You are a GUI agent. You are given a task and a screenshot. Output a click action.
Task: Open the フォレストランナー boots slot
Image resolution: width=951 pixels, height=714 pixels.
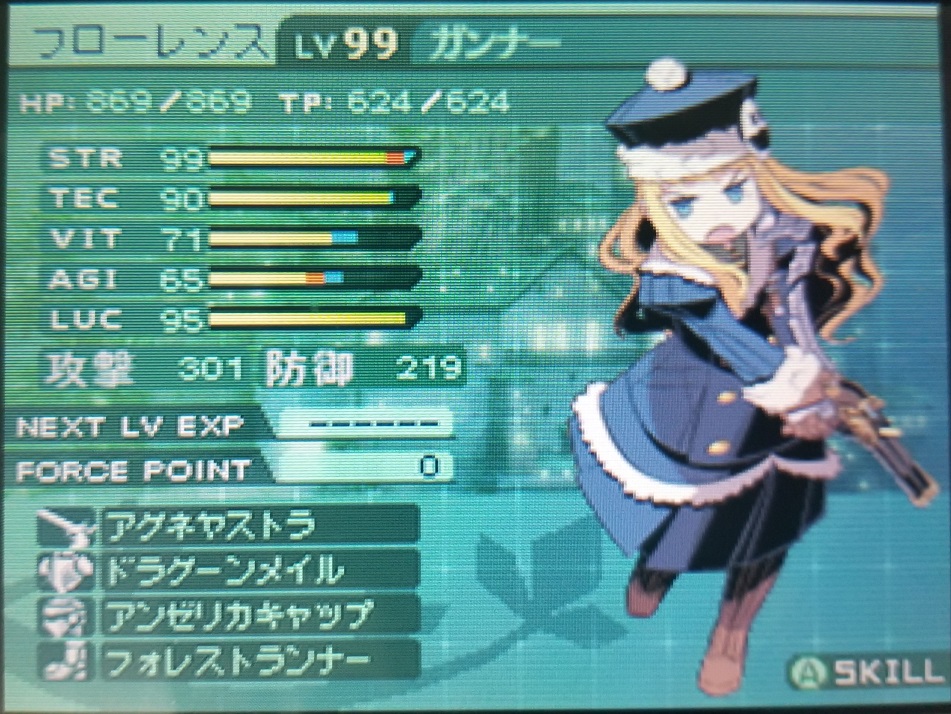(257, 659)
